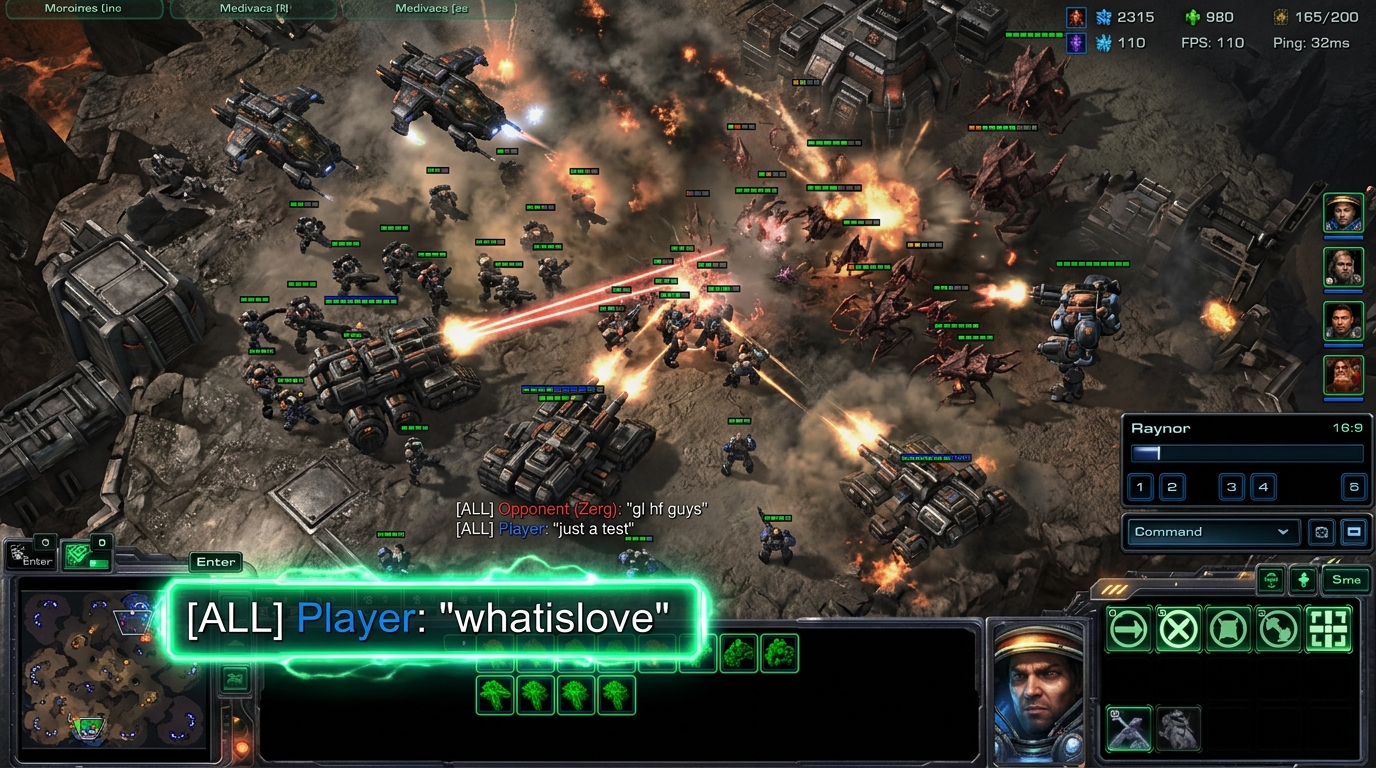Activate the Attack command icon

click(x=1330, y=629)
